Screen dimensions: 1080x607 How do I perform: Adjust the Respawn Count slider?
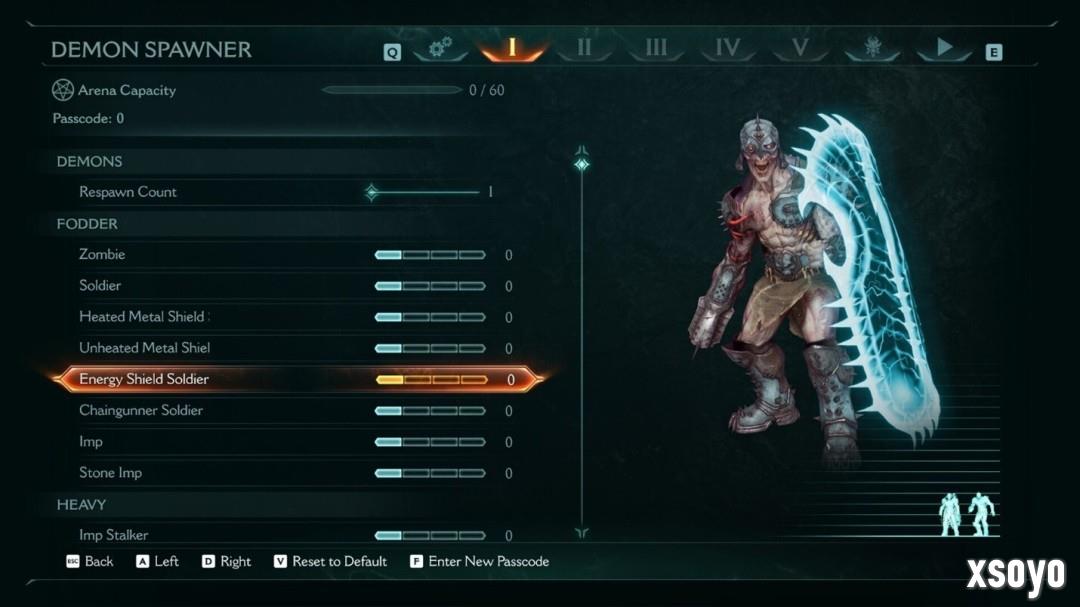(372, 192)
